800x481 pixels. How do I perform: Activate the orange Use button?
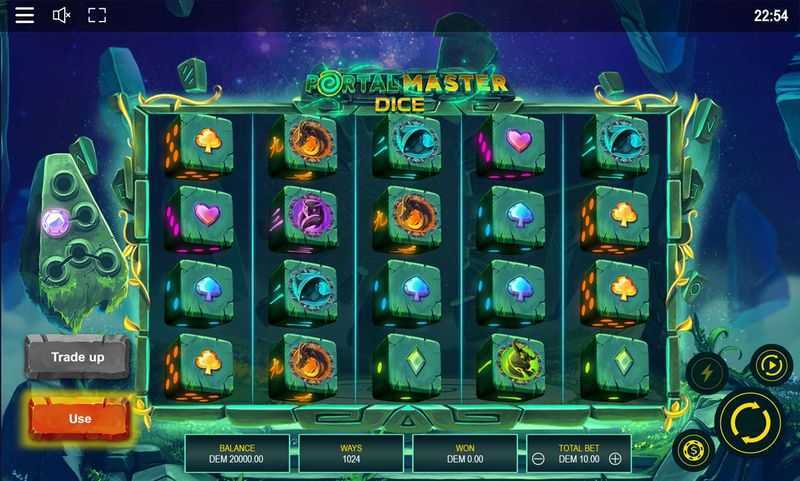(x=79, y=418)
